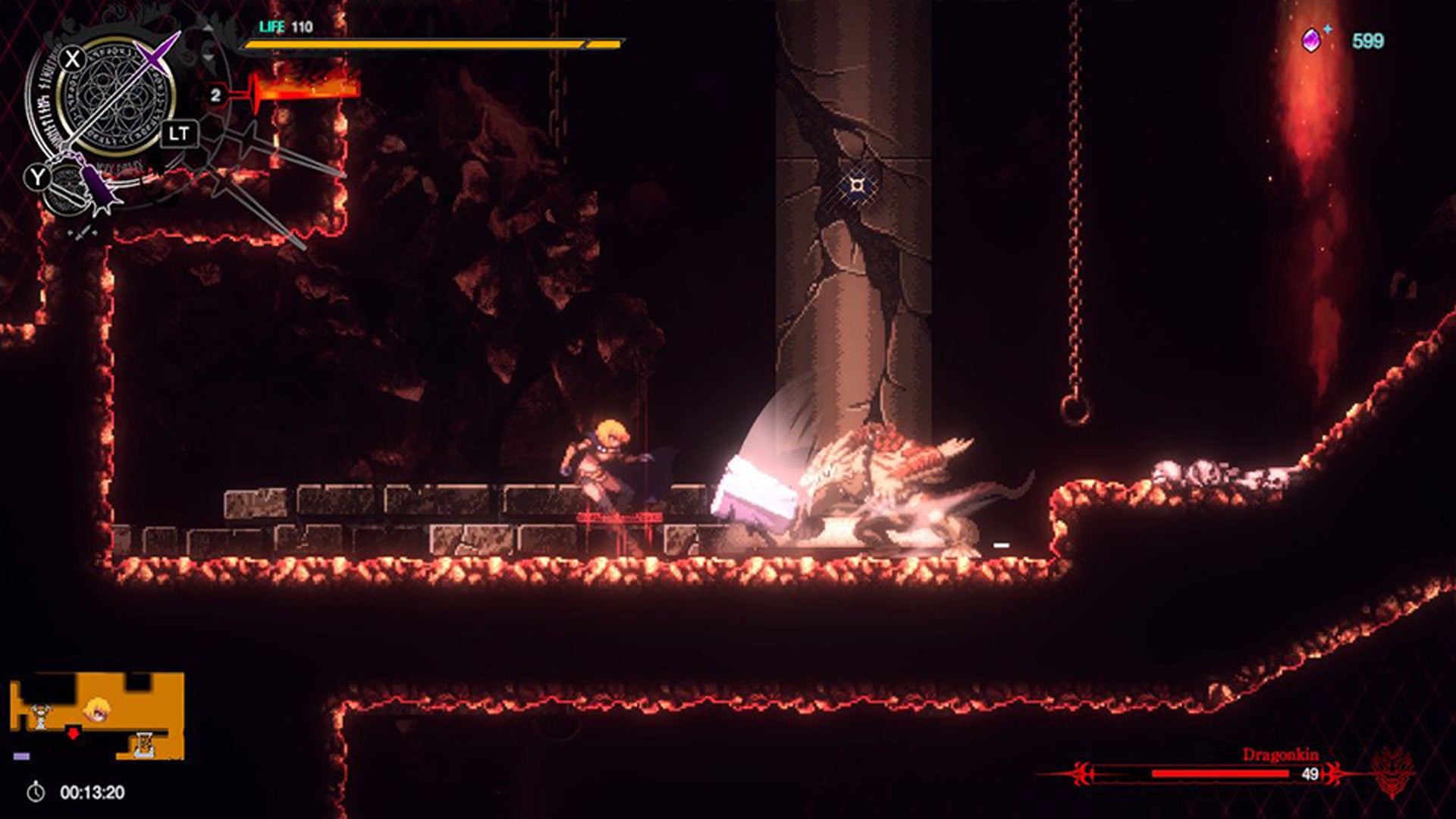Click the flaming sword consumable icon
This screenshot has height=819, width=1456.
(303, 89)
